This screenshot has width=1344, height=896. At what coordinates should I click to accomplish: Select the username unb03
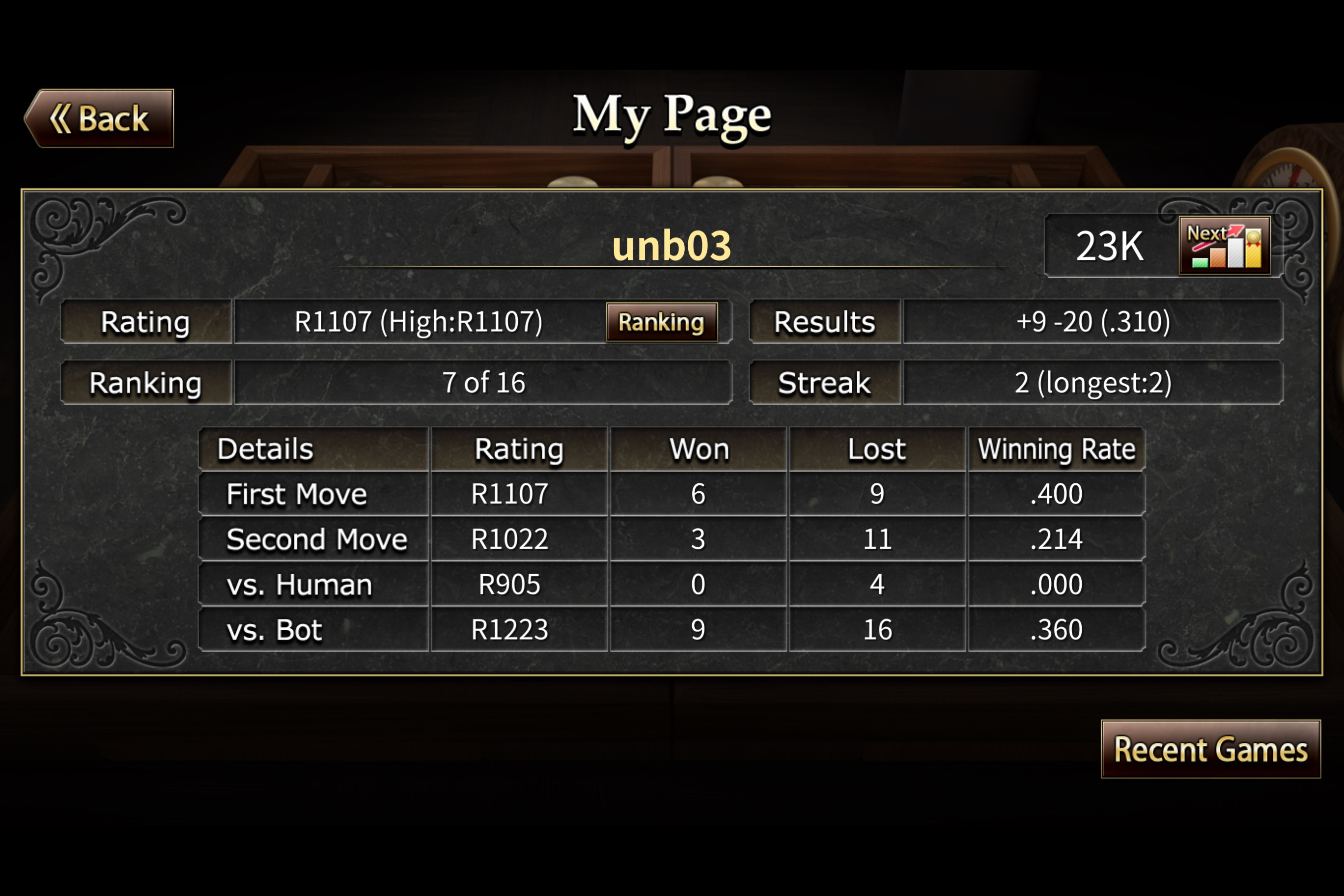(x=671, y=246)
